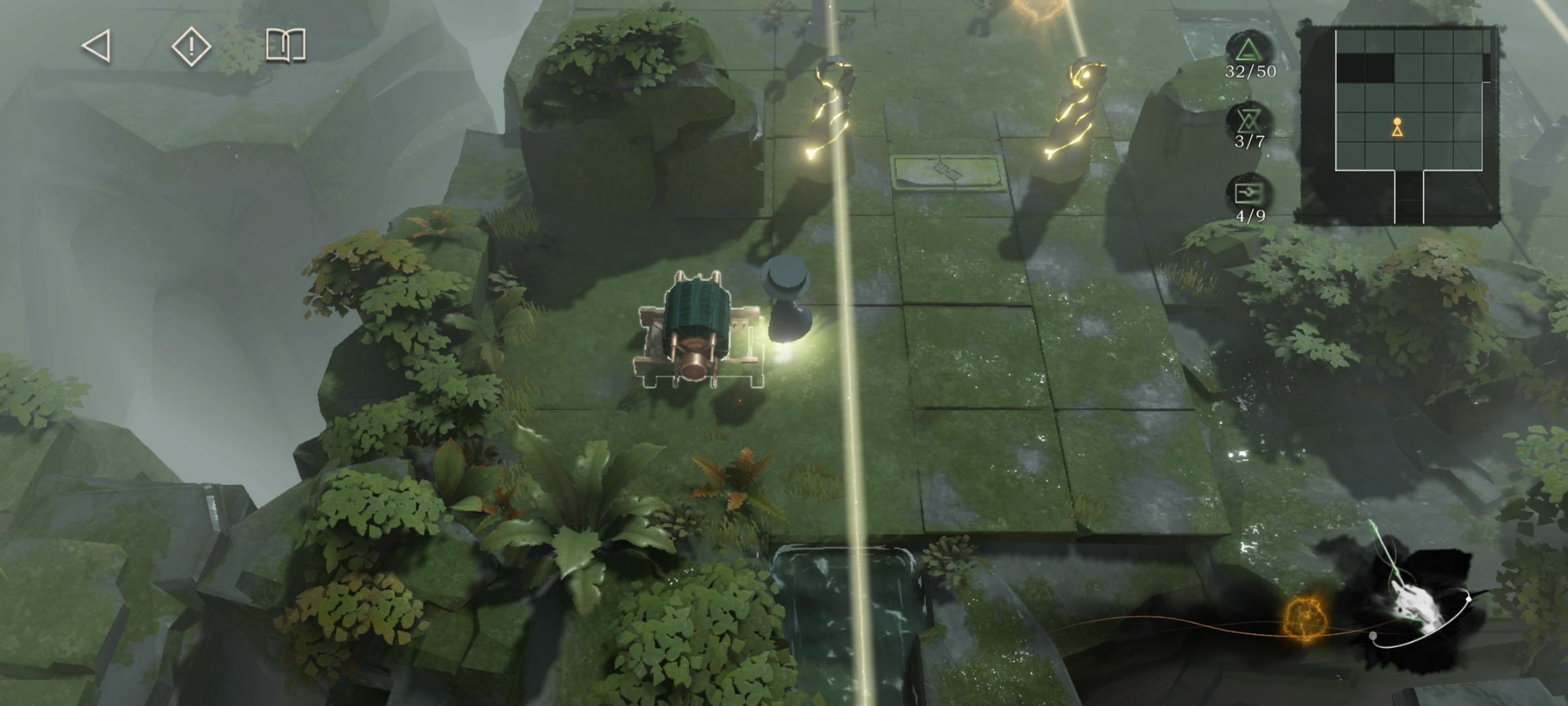The image size is (1568, 706).
Task: Tap the glowing orange orb icon
Action: (x=1304, y=618)
